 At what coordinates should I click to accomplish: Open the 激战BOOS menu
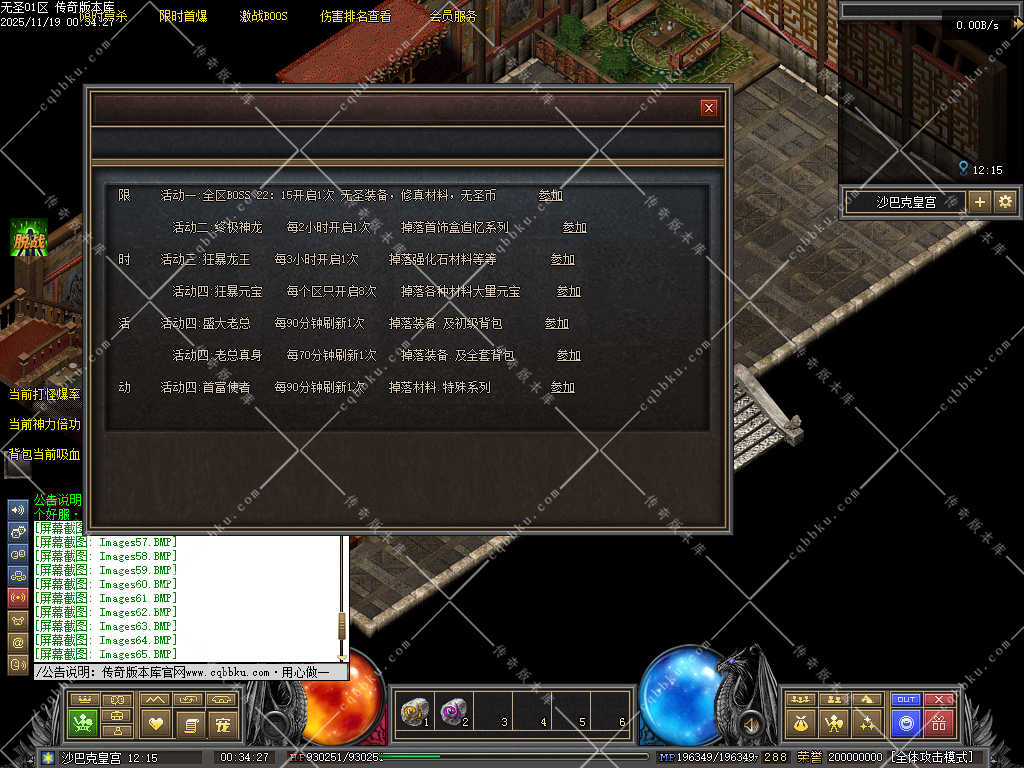coord(263,16)
